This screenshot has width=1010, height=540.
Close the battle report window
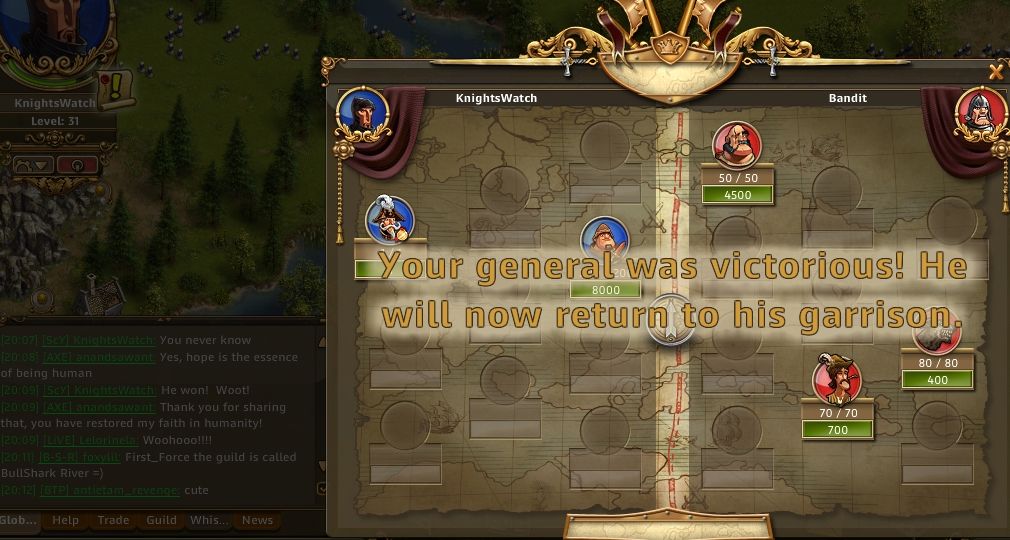995,72
